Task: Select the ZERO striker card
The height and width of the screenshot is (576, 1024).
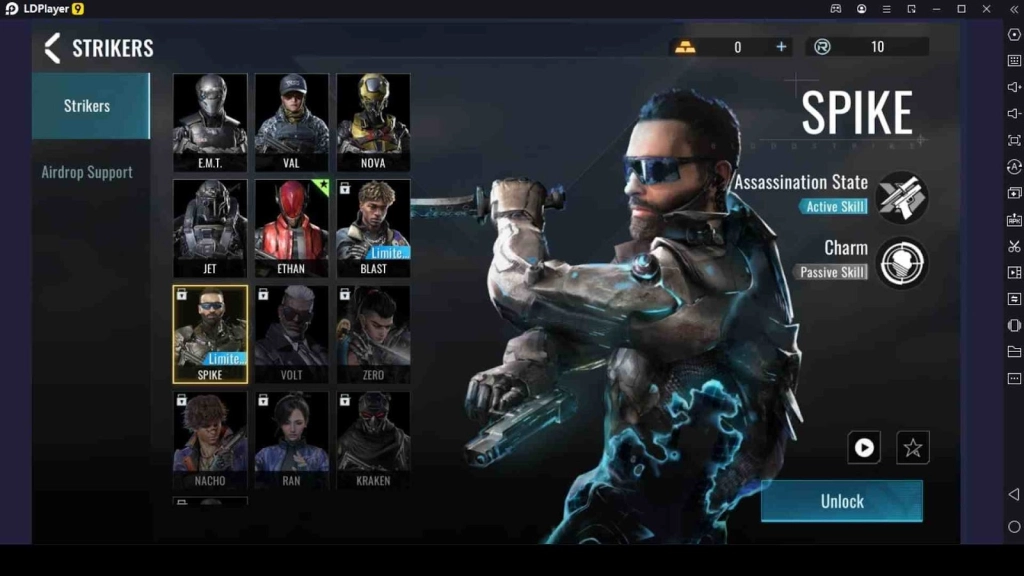Action: pos(373,334)
